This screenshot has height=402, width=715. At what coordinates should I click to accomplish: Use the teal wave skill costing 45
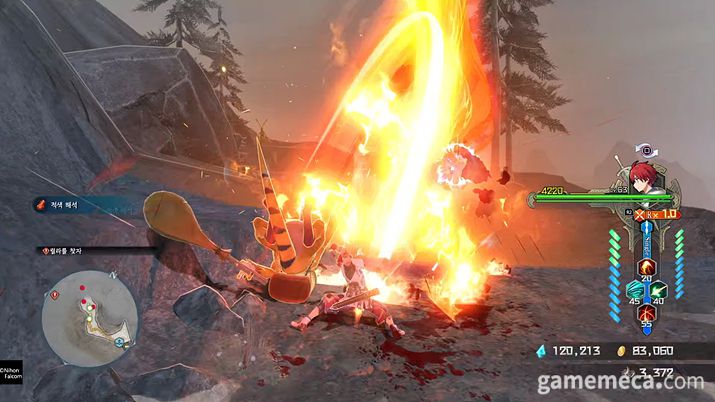634,288
